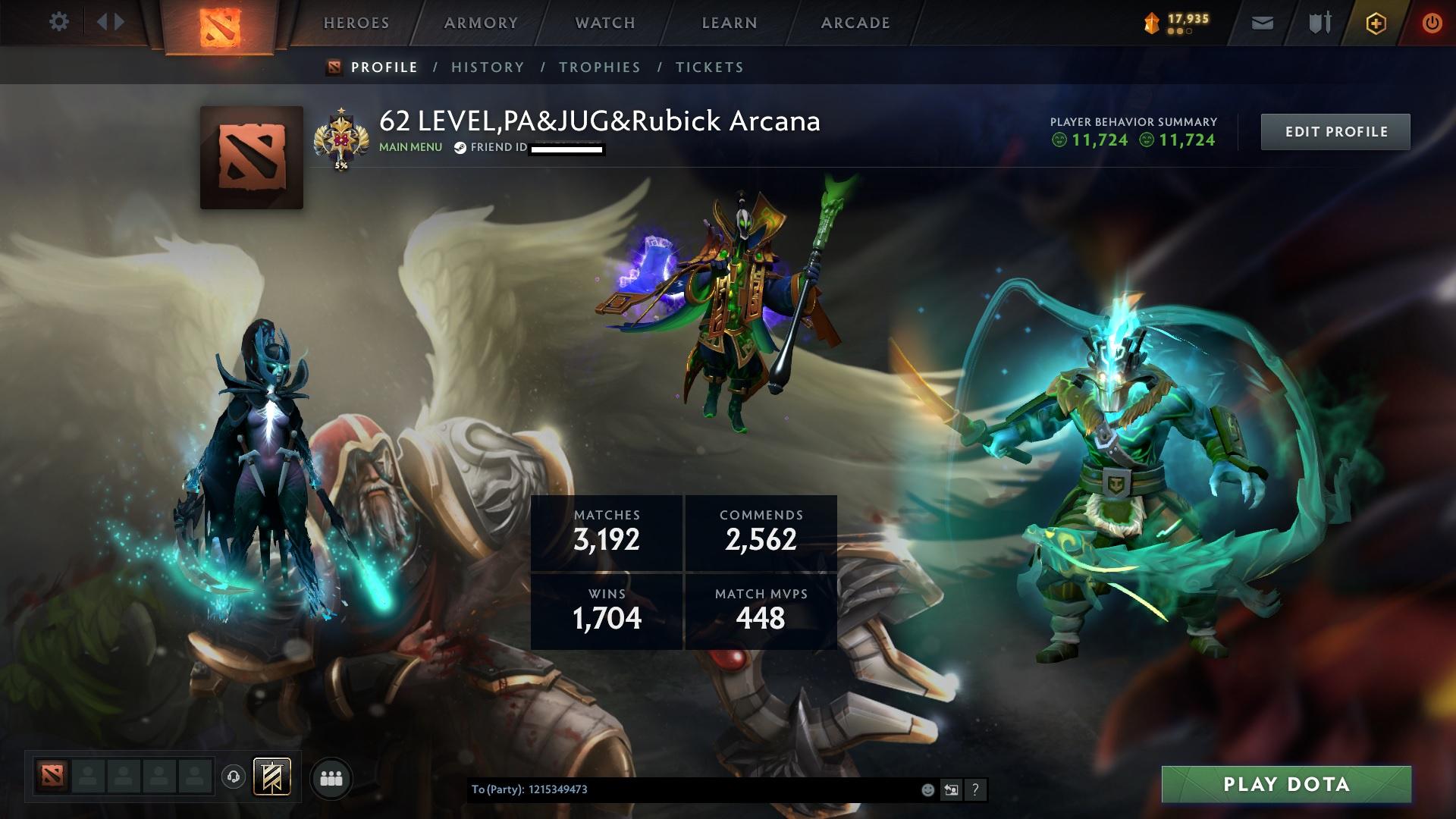Open the settings gear menu

(x=59, y=22)
